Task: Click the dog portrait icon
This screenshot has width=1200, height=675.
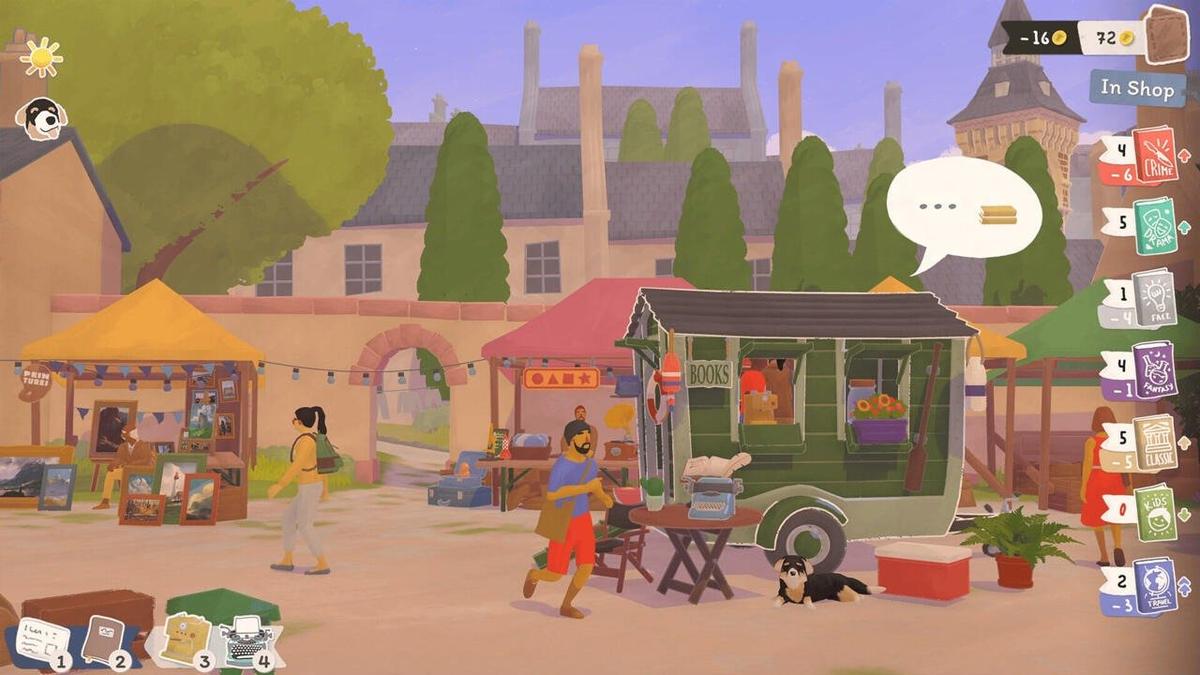Action: coord(41,118)
